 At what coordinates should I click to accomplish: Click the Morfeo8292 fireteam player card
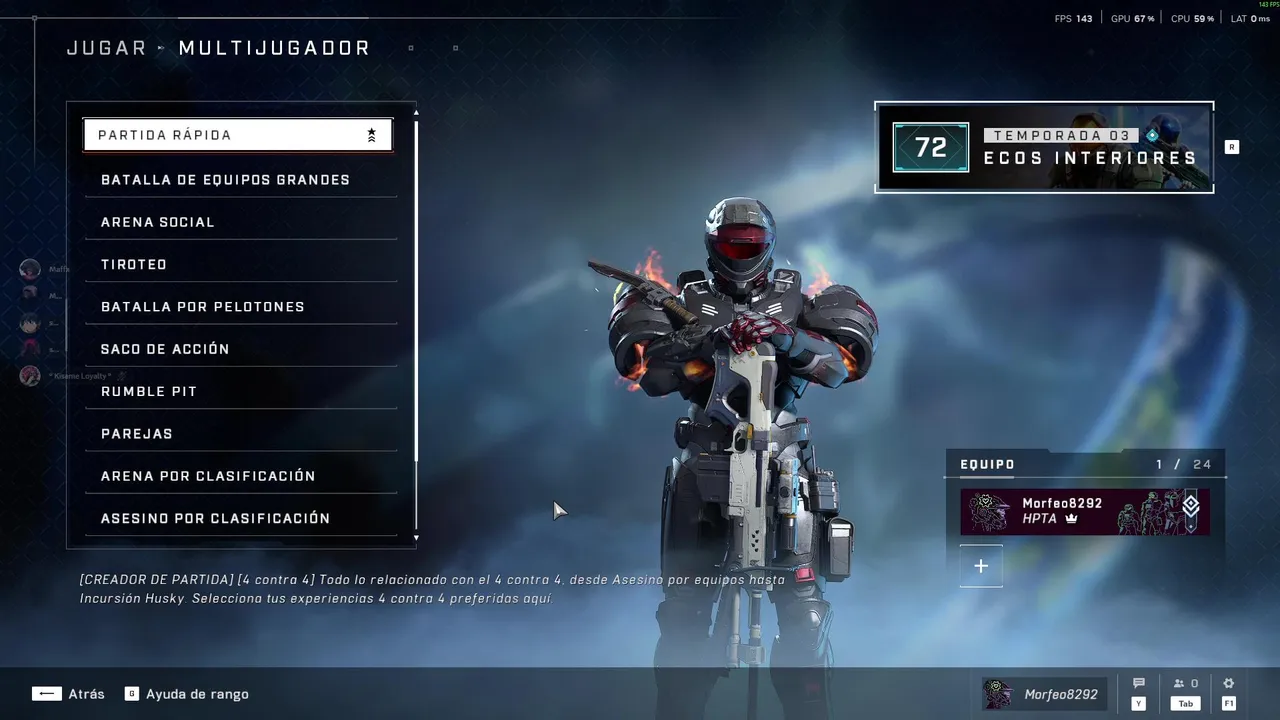click(x=1084, y=512)
